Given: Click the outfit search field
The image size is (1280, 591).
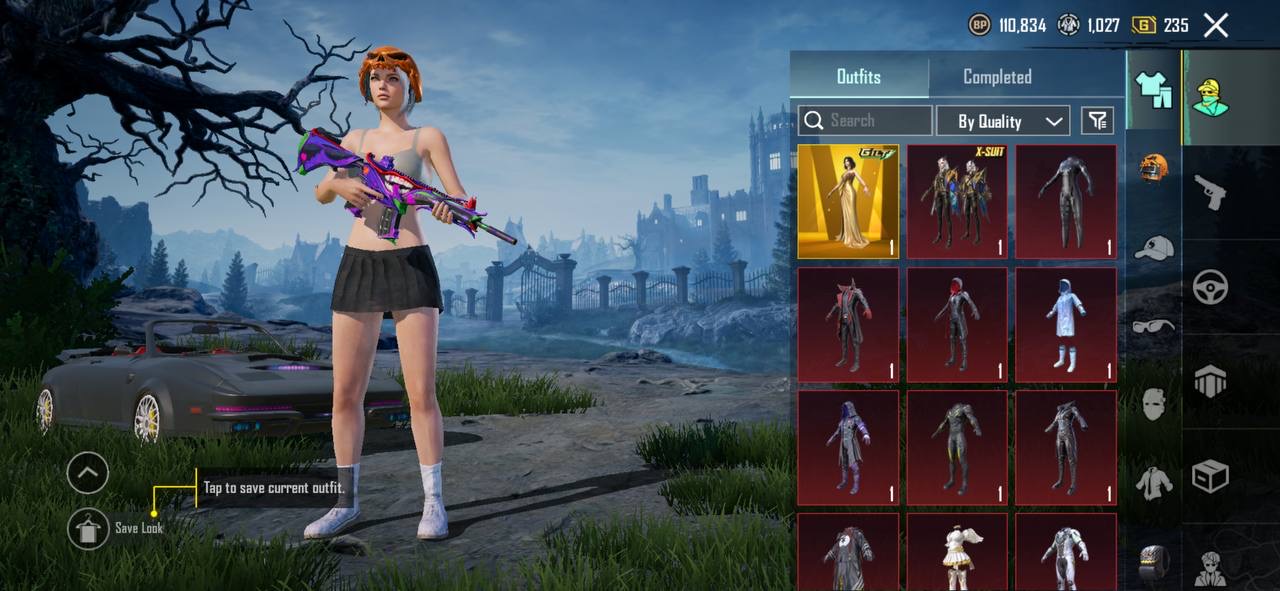Looking at the screenshot, I should coord(865,121).
